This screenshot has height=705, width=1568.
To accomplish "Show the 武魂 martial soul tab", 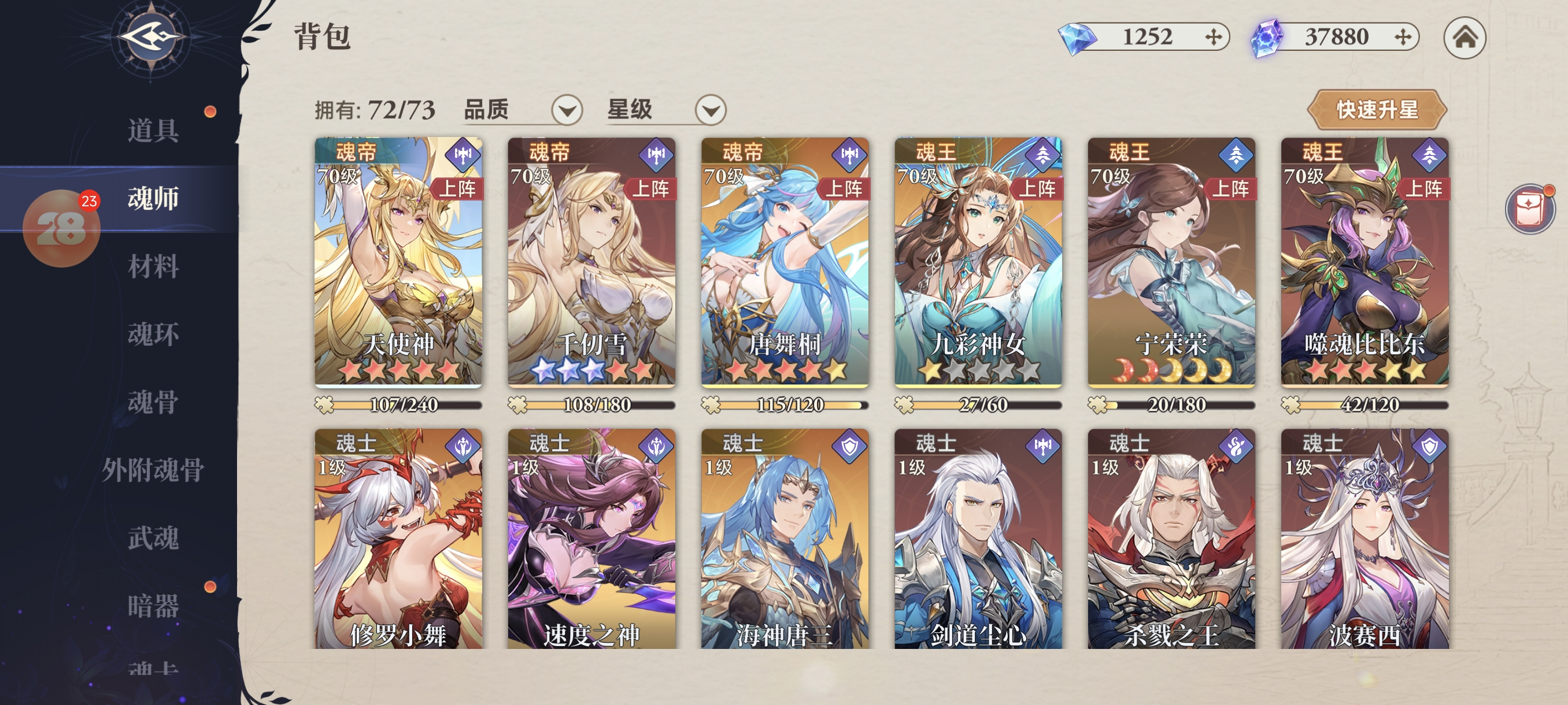I will coord(152,538).
